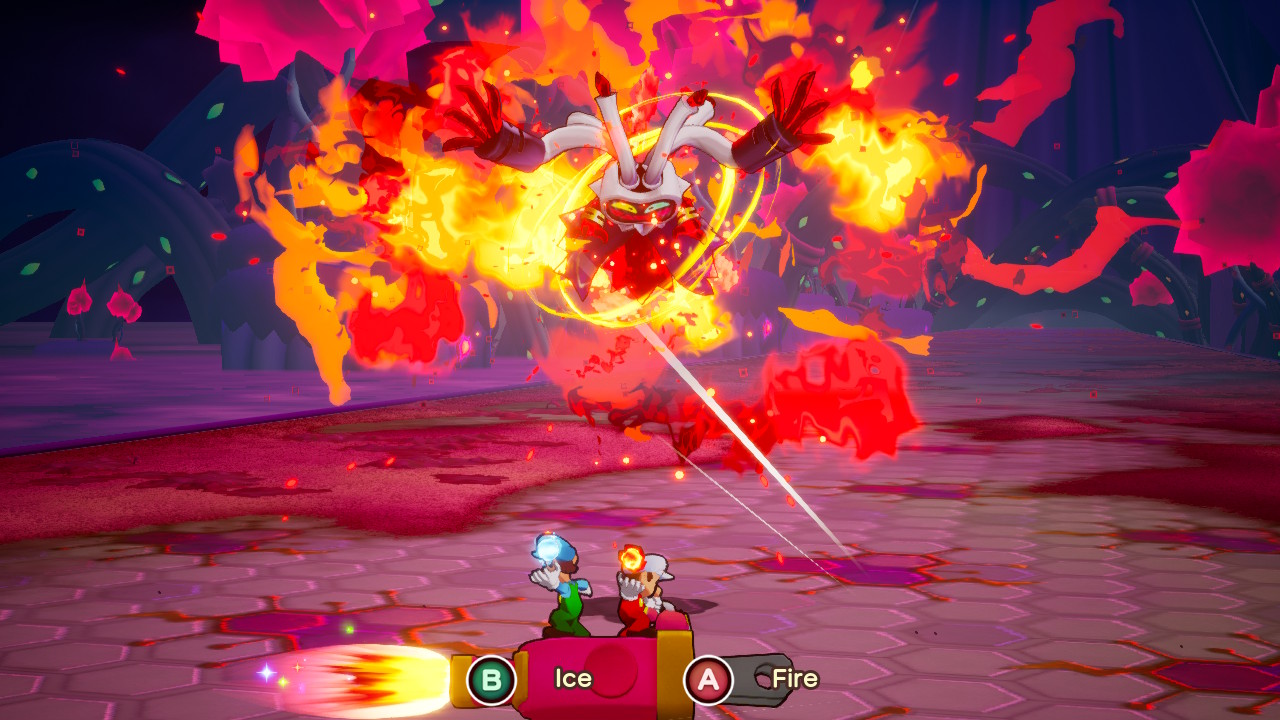This screenshot has height=720, width=1280.
Task: Select the Fire label on the cannon
Action: (795, 679)
